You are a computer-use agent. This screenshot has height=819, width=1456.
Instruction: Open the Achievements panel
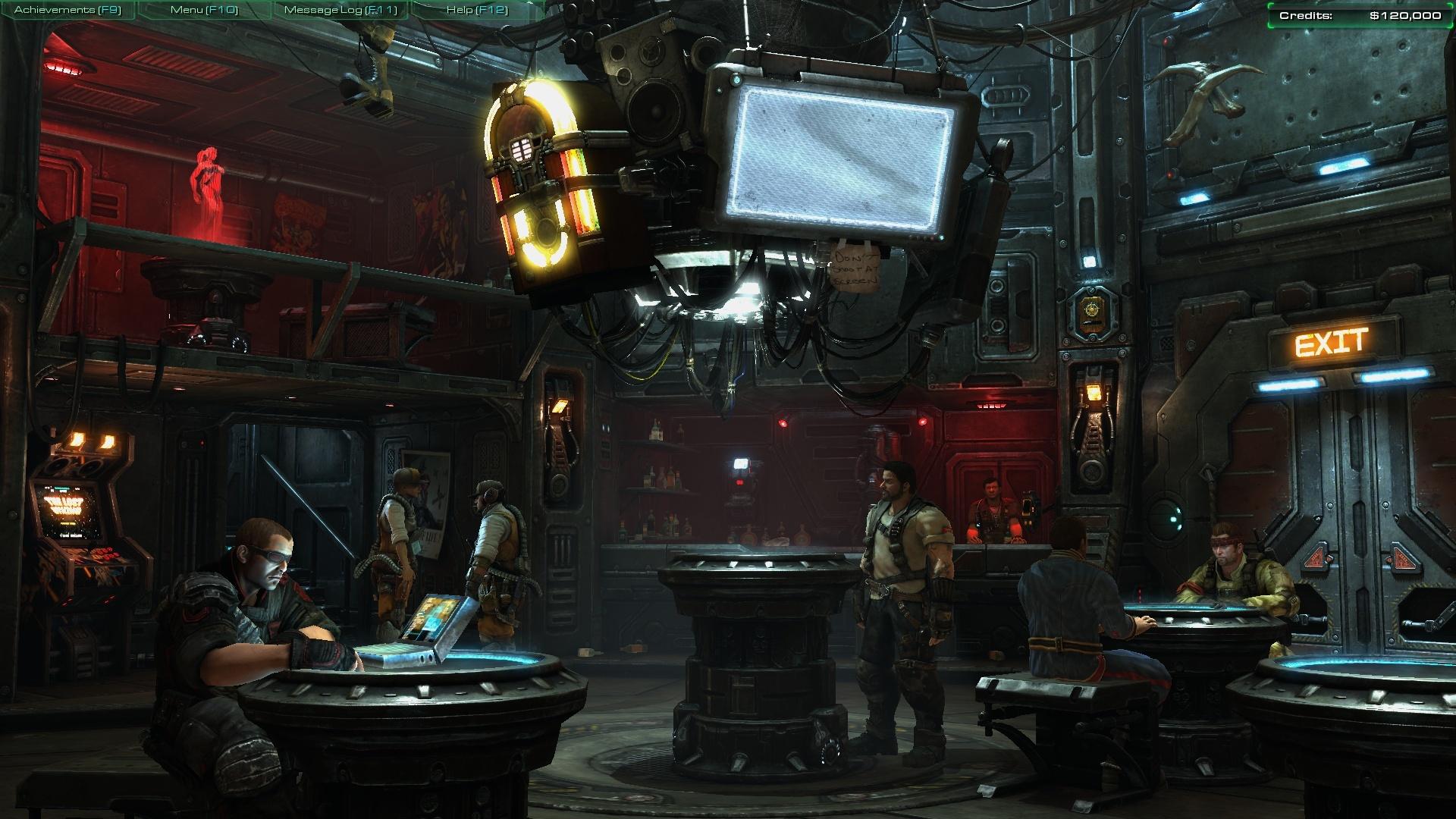tap(67, 10)
